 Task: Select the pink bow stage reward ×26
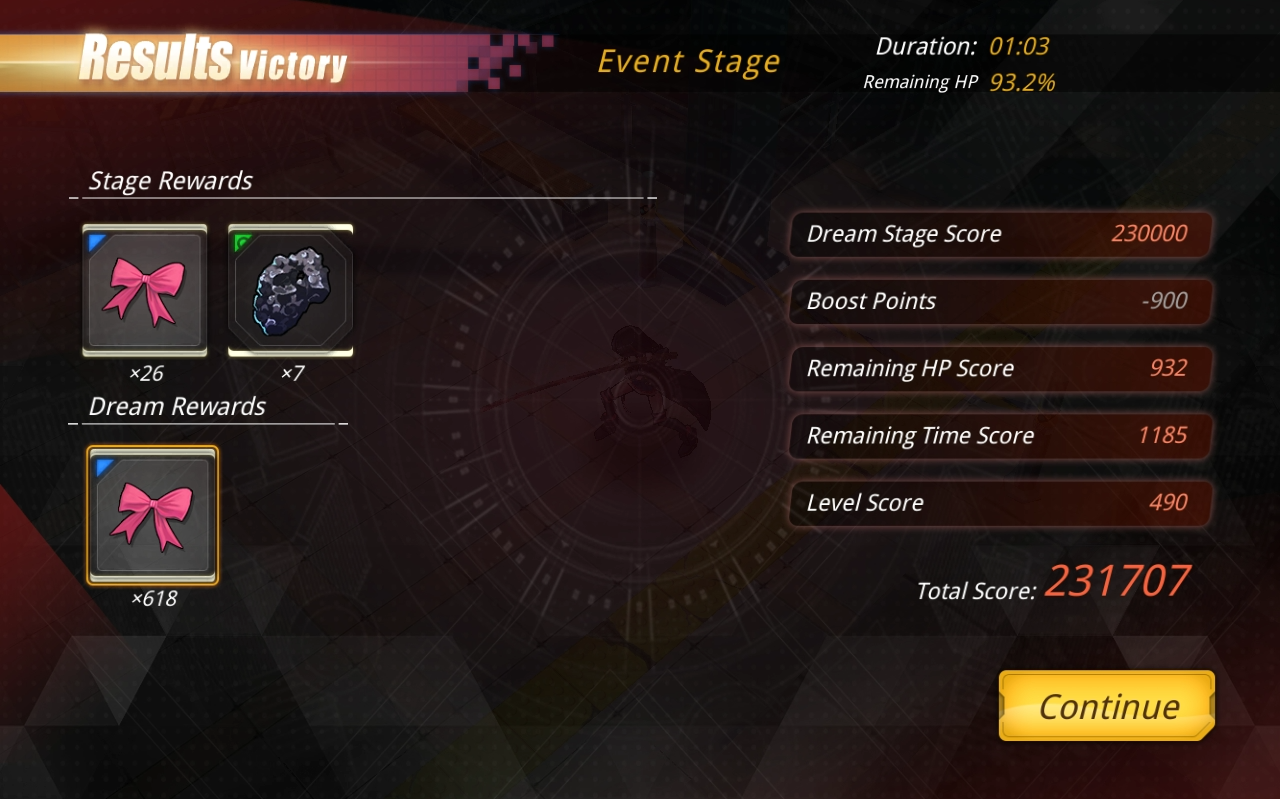pyautogui.click(x=145, y=291)
